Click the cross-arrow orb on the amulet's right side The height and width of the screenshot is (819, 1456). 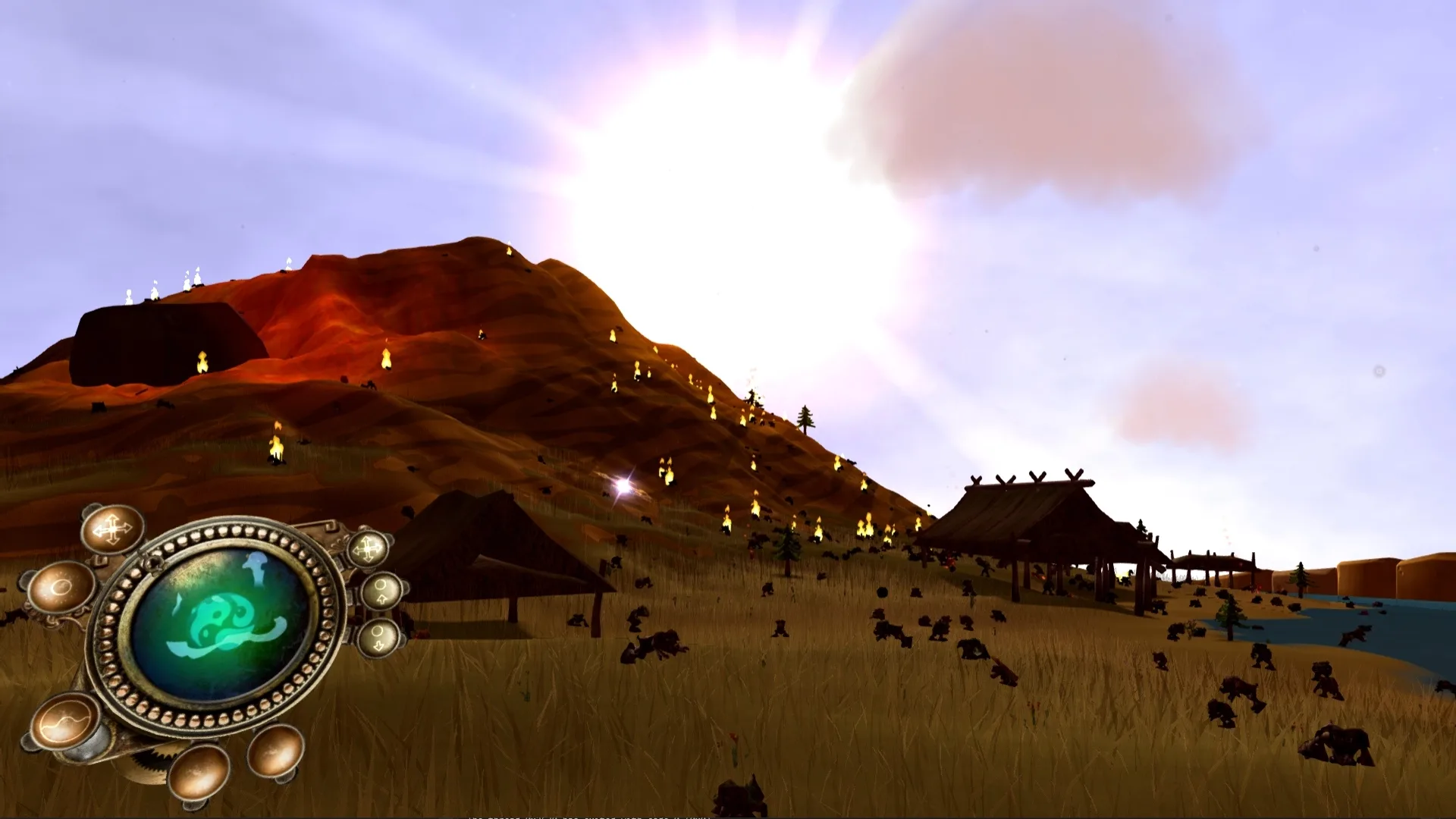(x=366, y=548)
